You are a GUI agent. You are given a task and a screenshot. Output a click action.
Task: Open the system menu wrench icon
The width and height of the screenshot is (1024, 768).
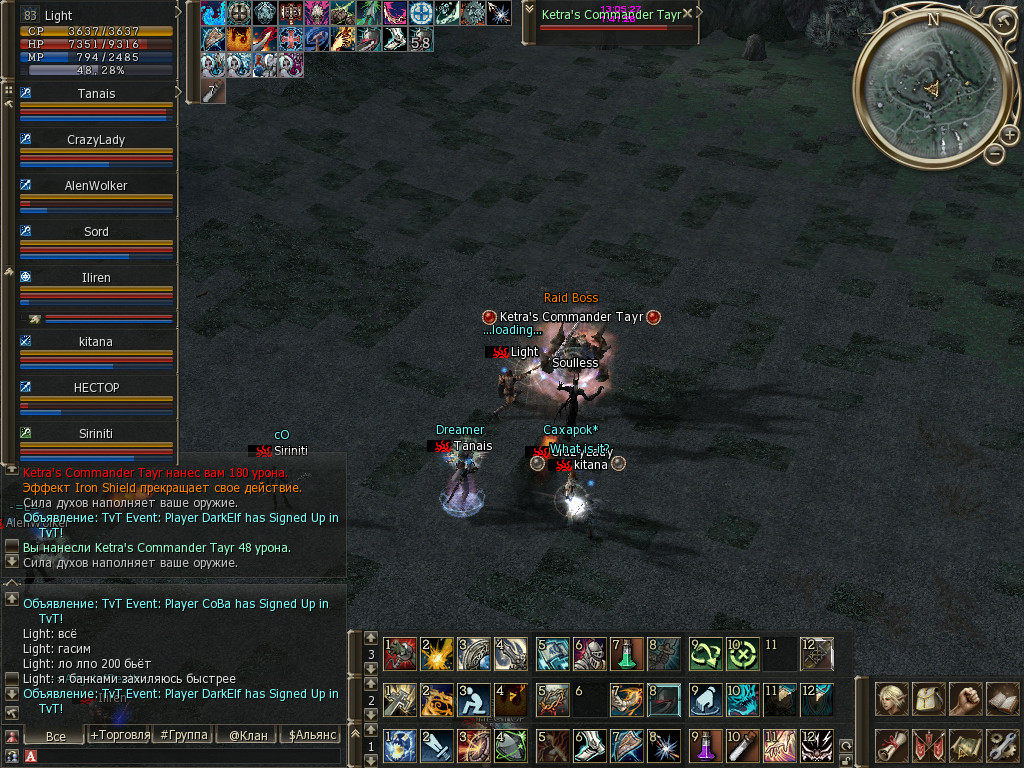tap(1002, 744)
